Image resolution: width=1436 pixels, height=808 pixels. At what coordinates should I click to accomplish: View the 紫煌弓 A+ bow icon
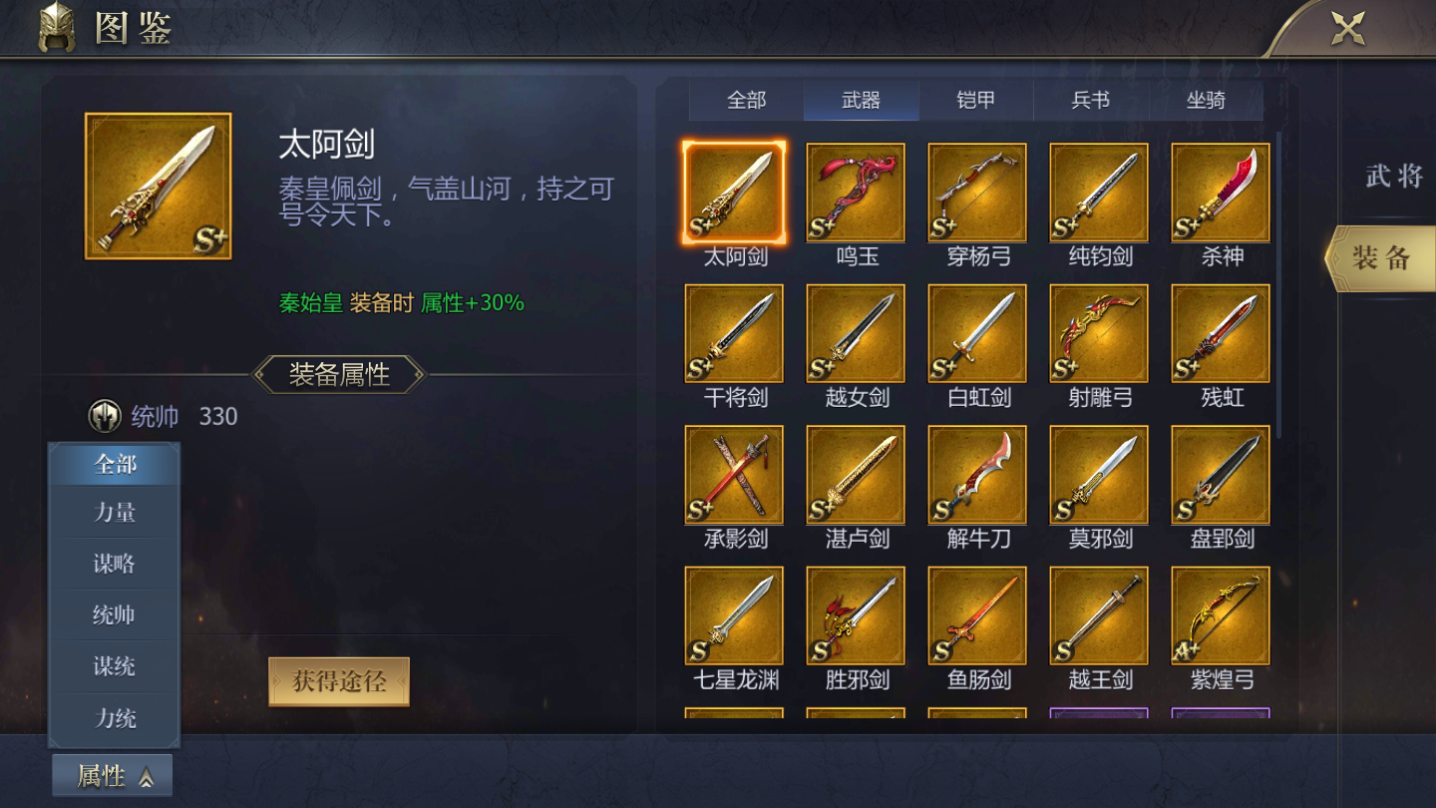click(x=1220, y=617)
